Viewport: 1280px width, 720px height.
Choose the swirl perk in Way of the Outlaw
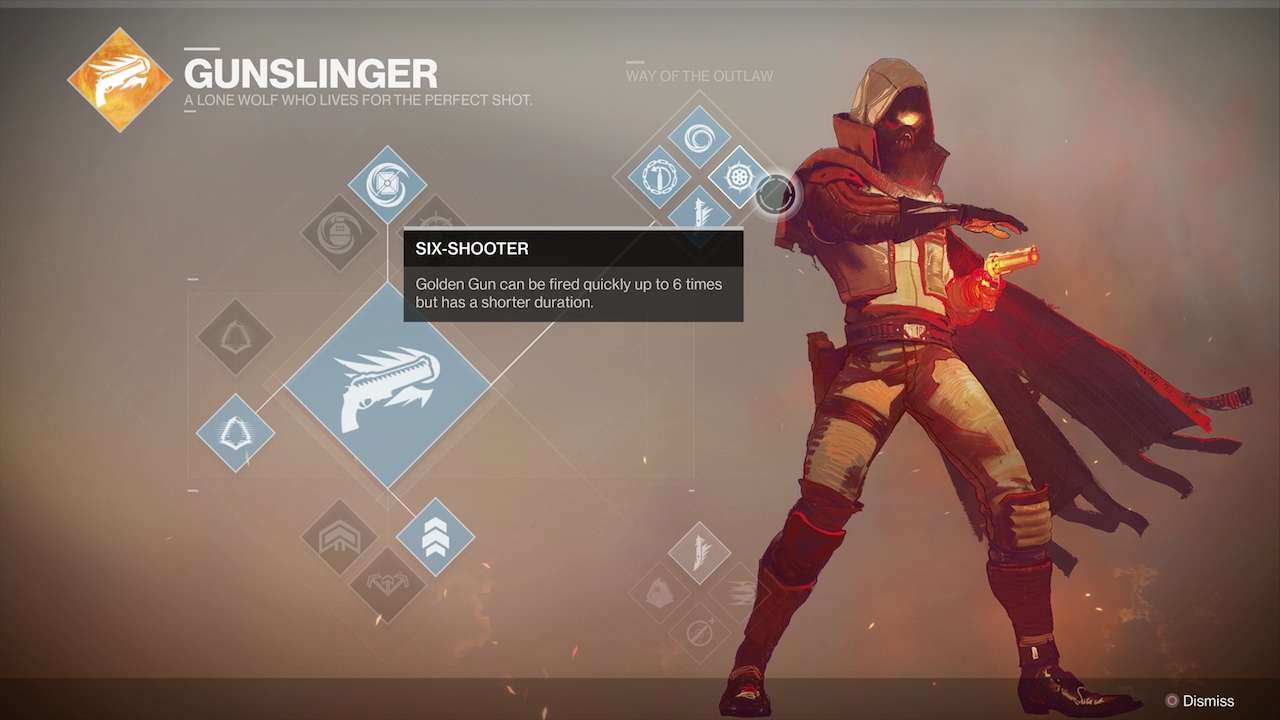click(x=699, y=136)
